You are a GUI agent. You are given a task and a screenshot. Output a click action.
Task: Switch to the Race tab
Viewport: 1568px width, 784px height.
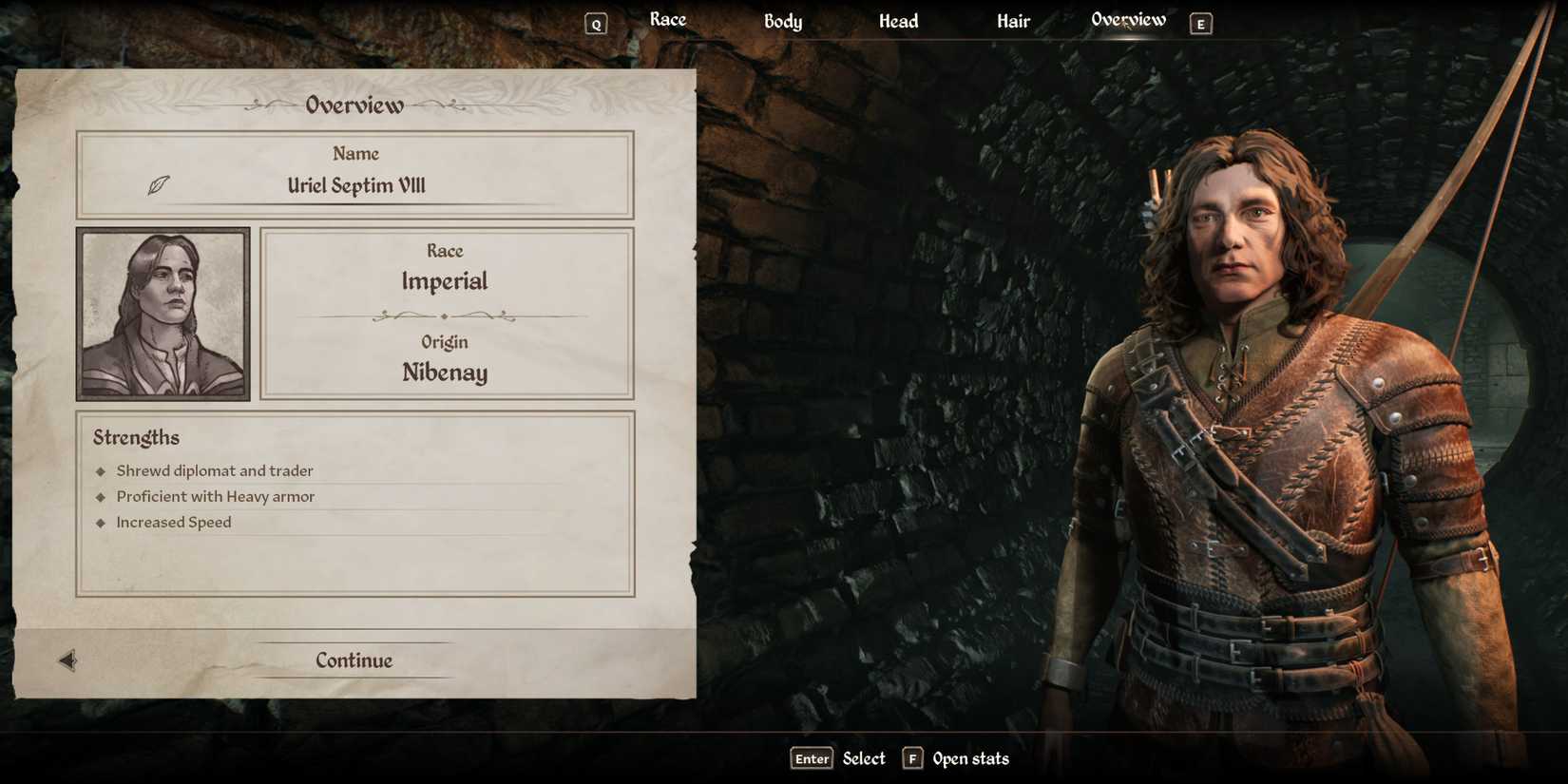668,19
